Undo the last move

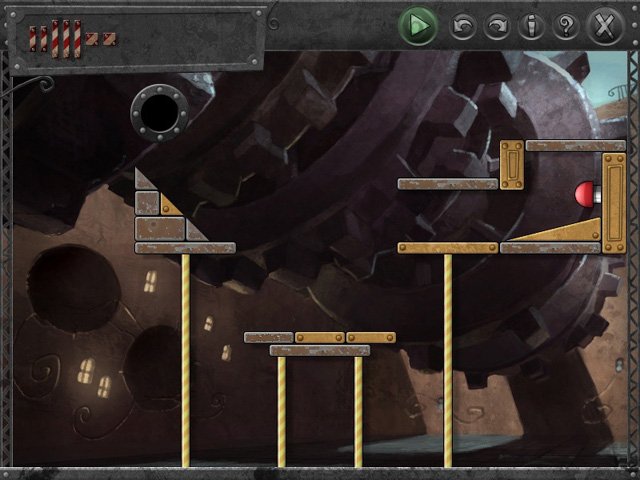tap(463, 27)
